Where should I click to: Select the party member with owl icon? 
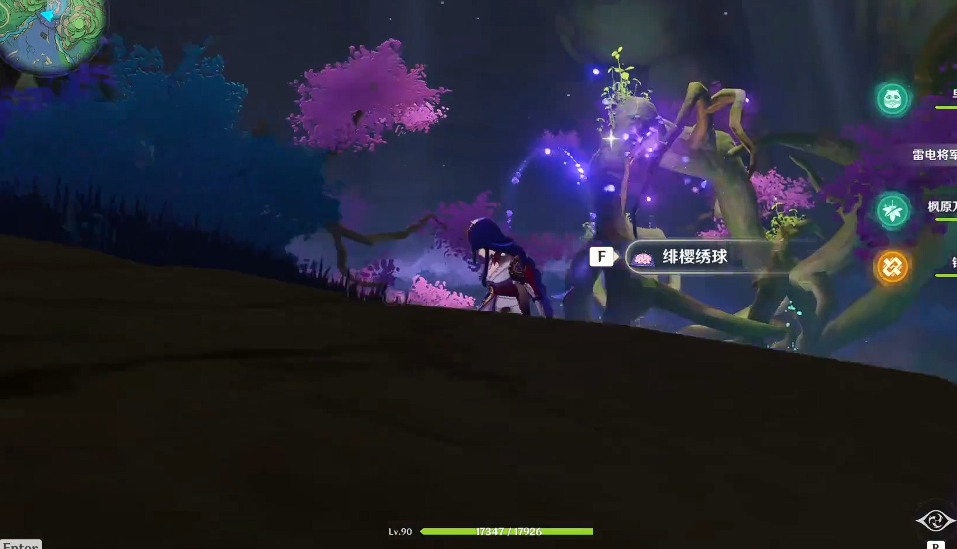point(892,98)
